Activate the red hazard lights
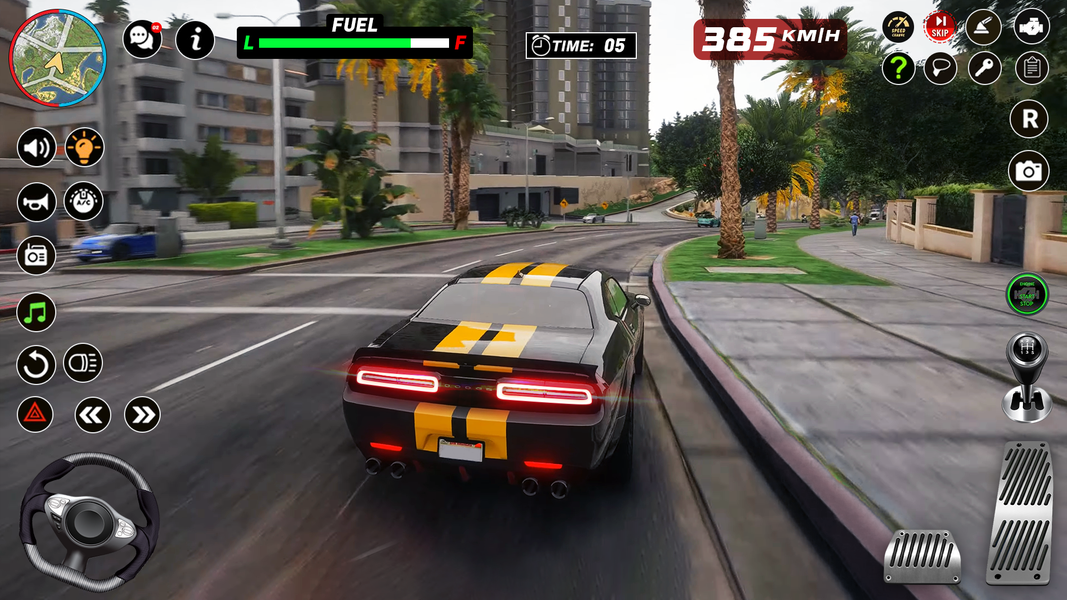This screenshot has height=600, width=1067. (35, 414)
